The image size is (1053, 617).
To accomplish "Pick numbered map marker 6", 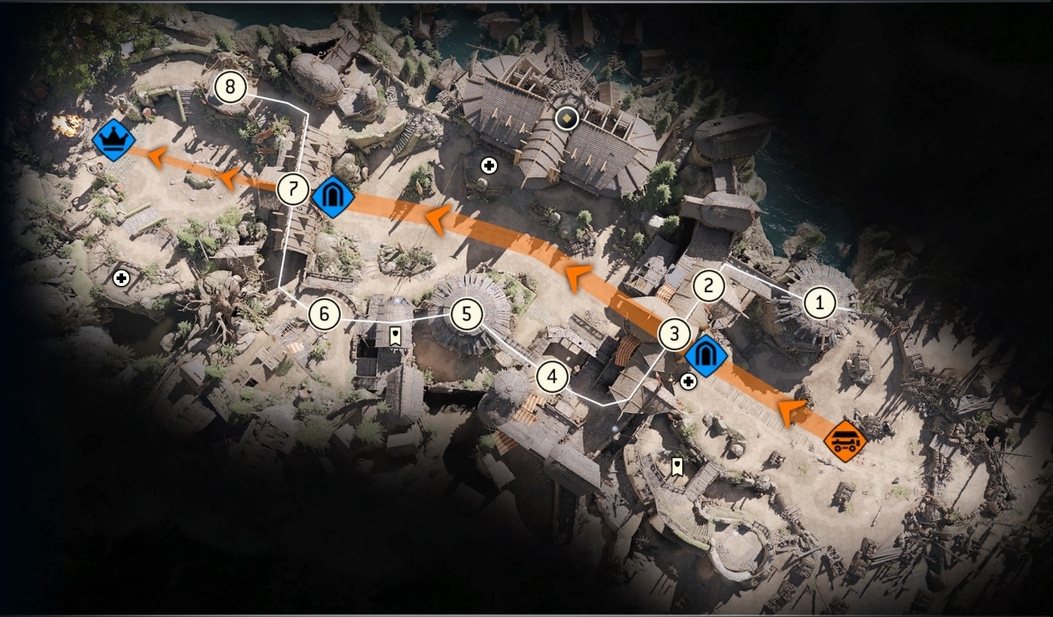I will [x=324, y=314].
